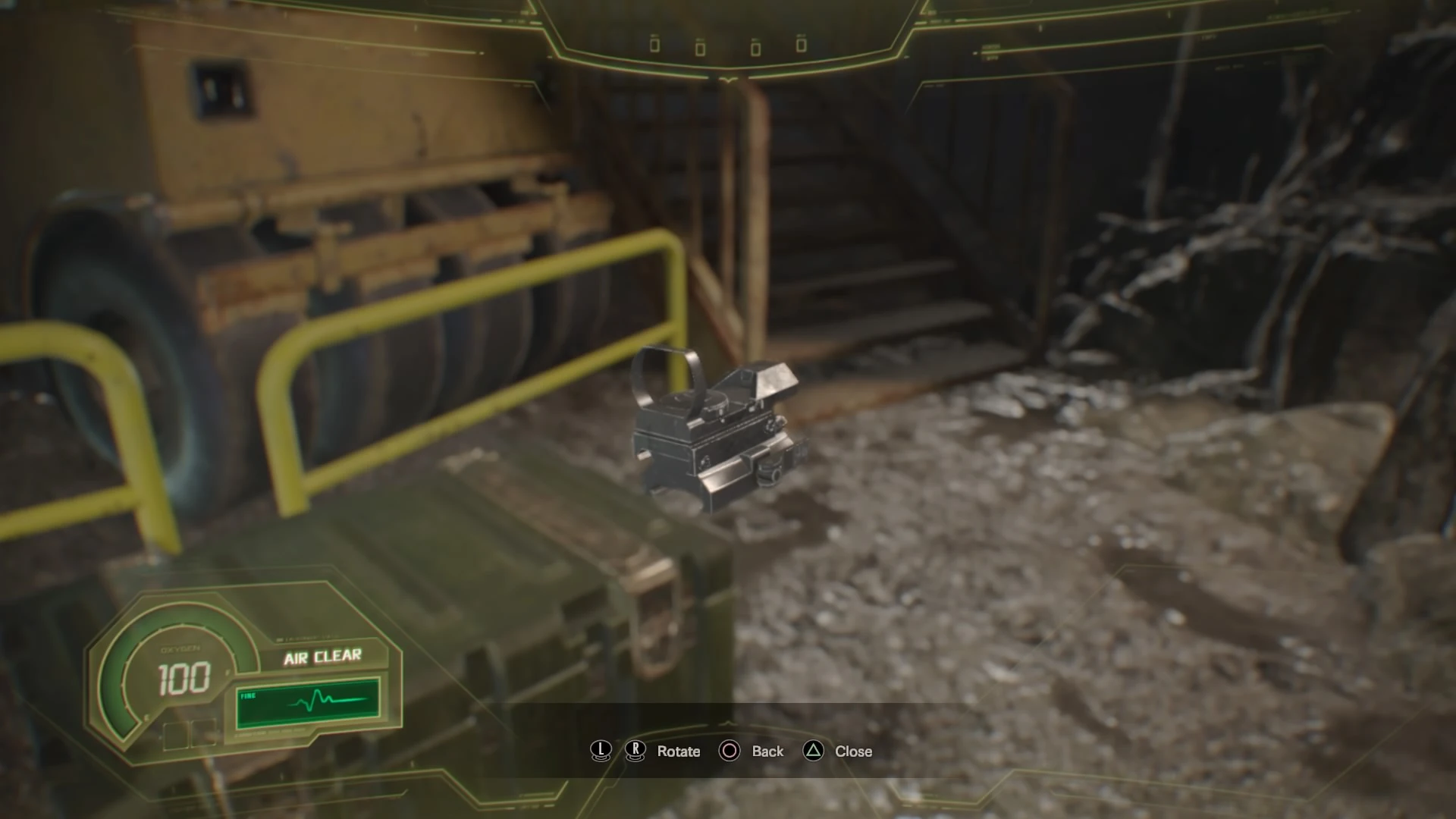Click the FINE label on the heart monitor
This screenshot has height=819, width=1456.
click(x=247, y=695)
